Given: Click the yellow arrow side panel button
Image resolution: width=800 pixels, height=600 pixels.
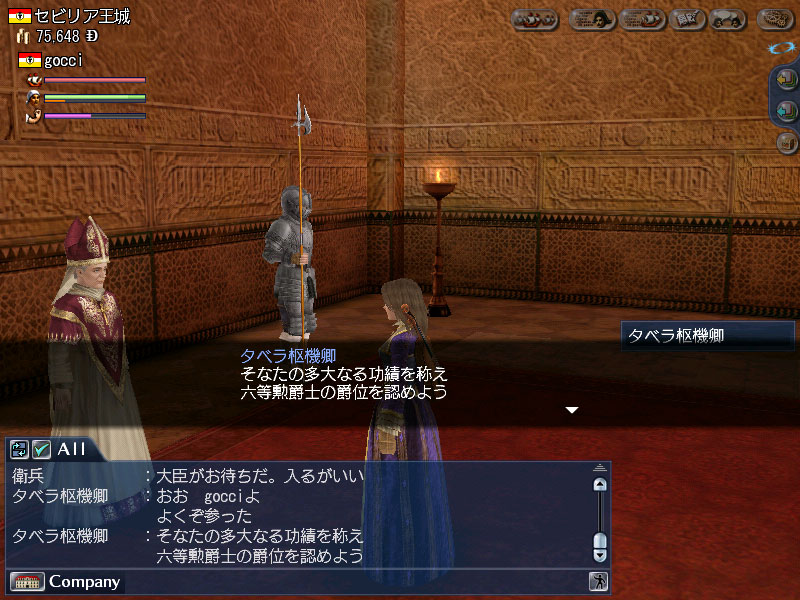Looking at the screenshot, I should point(786,81).
